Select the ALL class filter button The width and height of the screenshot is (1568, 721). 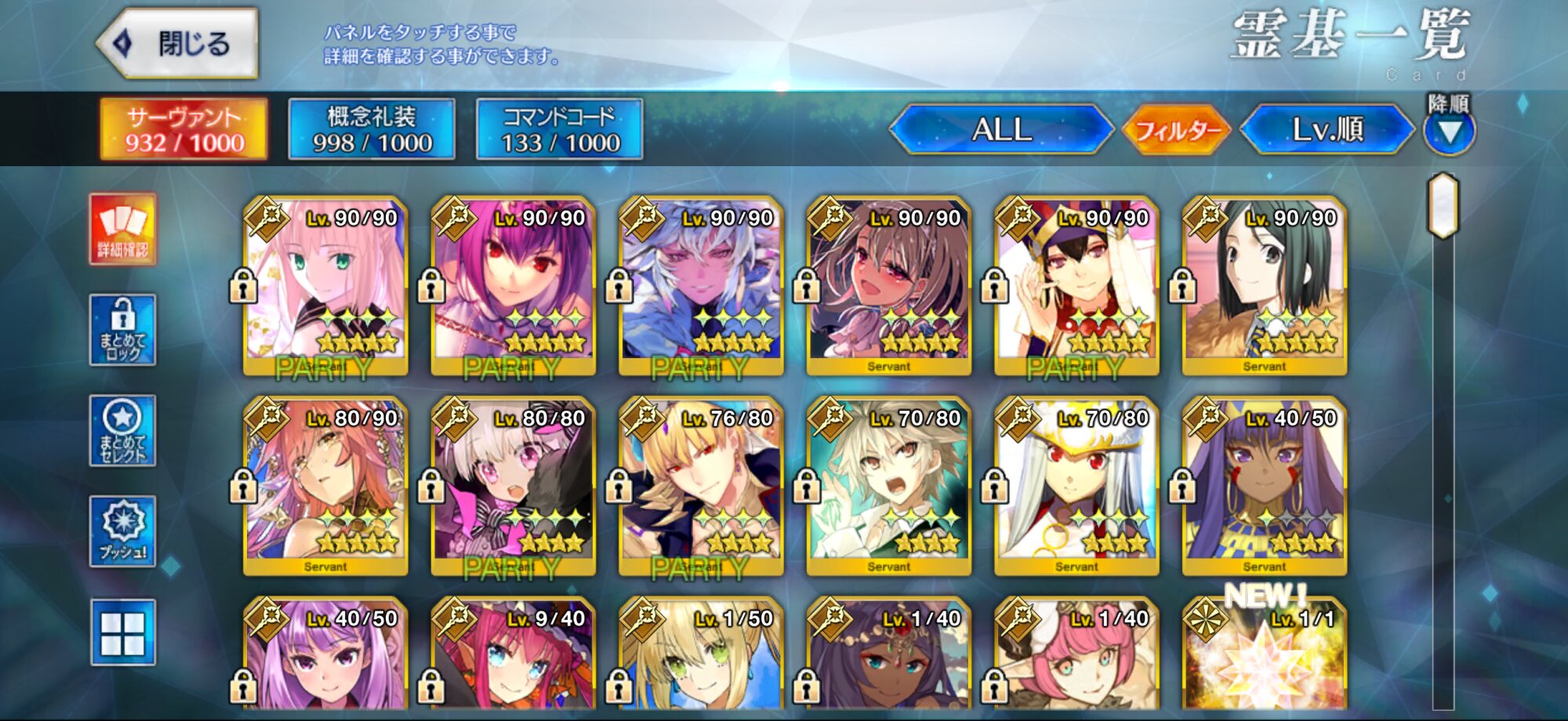coord(1002,129)
